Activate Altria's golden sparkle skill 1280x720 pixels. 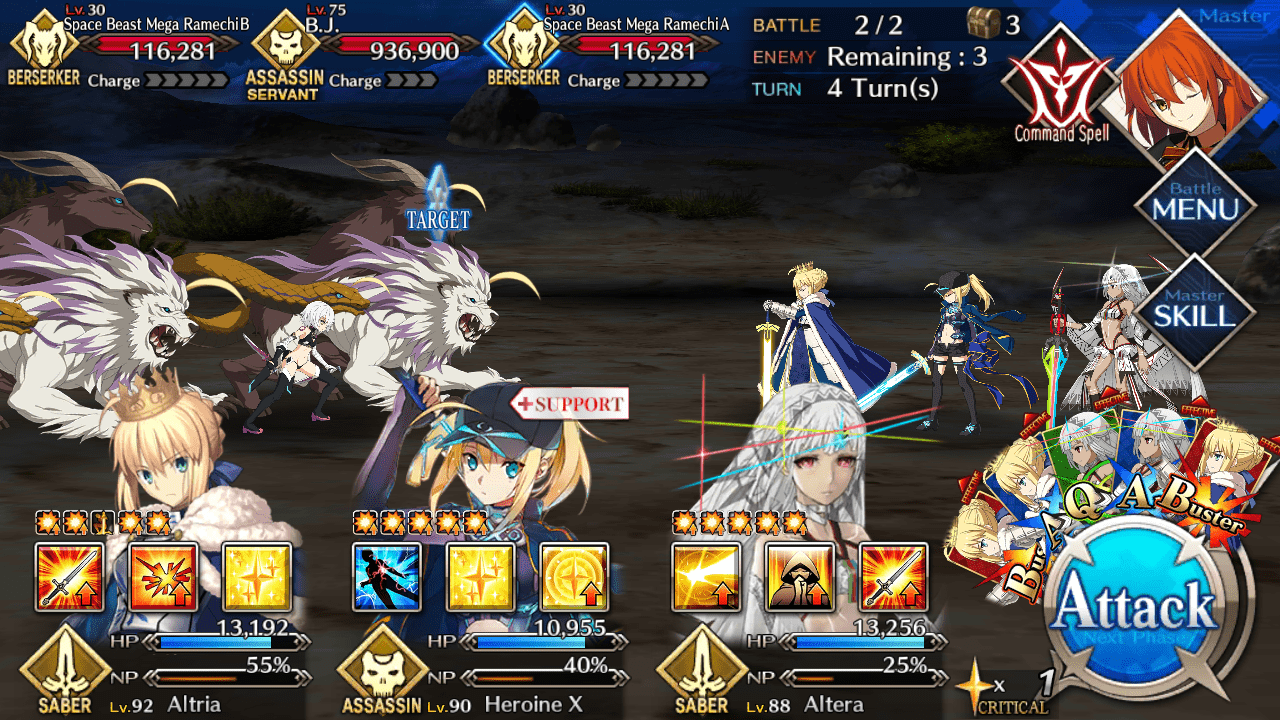click(x=257, y=577)
